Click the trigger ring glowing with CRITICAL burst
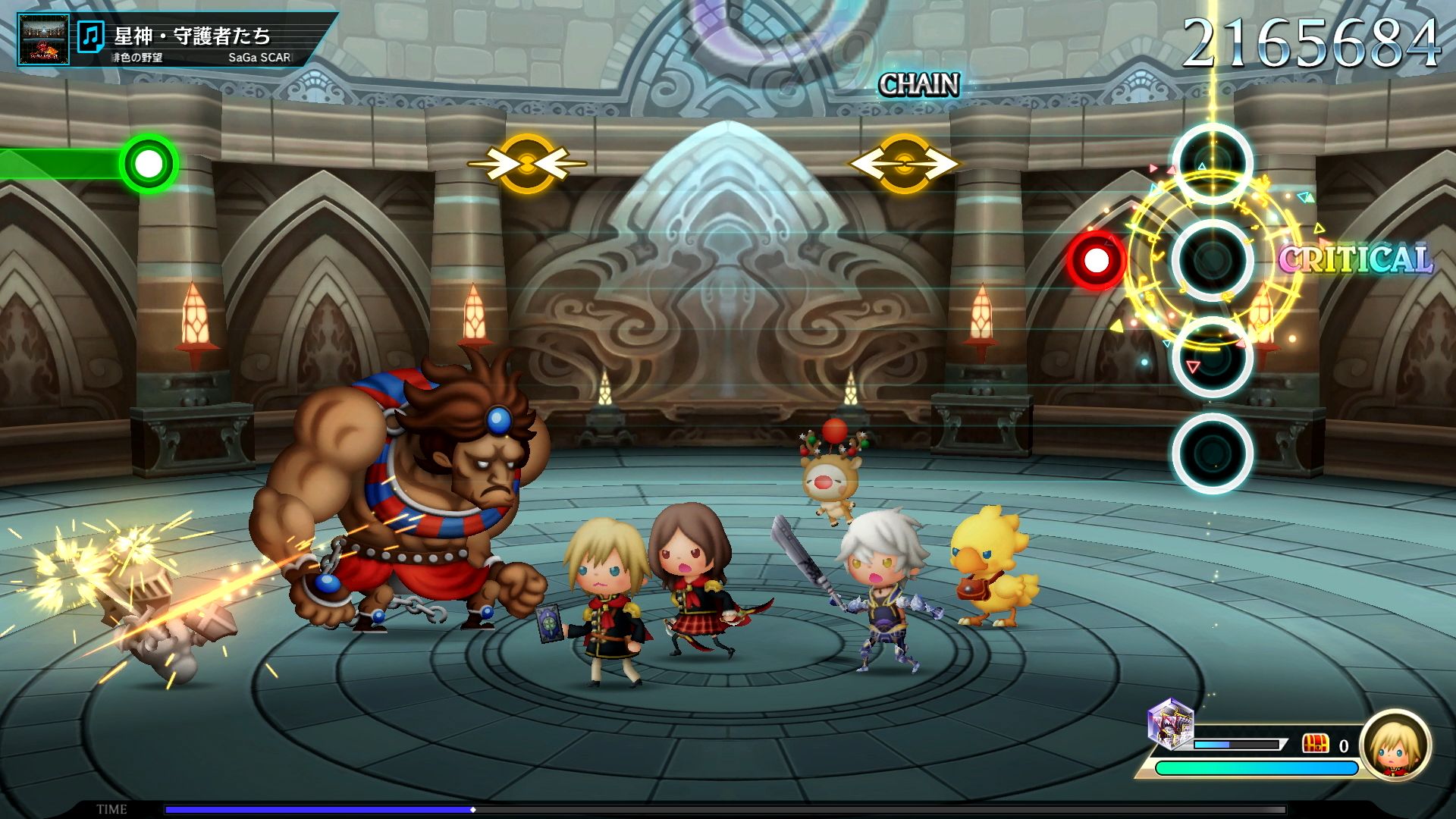 tap(1212, 260)
